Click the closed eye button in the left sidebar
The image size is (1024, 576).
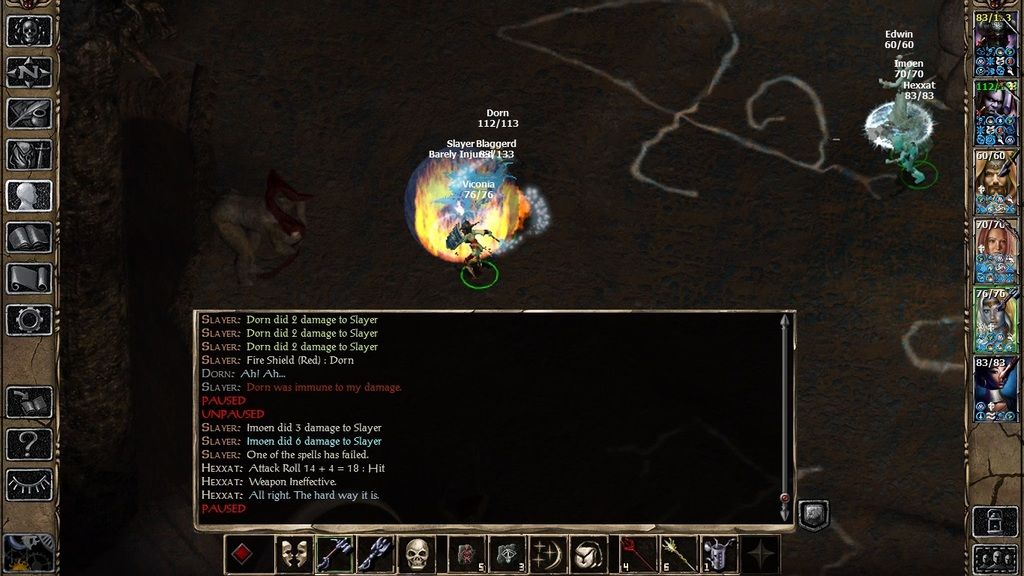[x=29, y=484]
